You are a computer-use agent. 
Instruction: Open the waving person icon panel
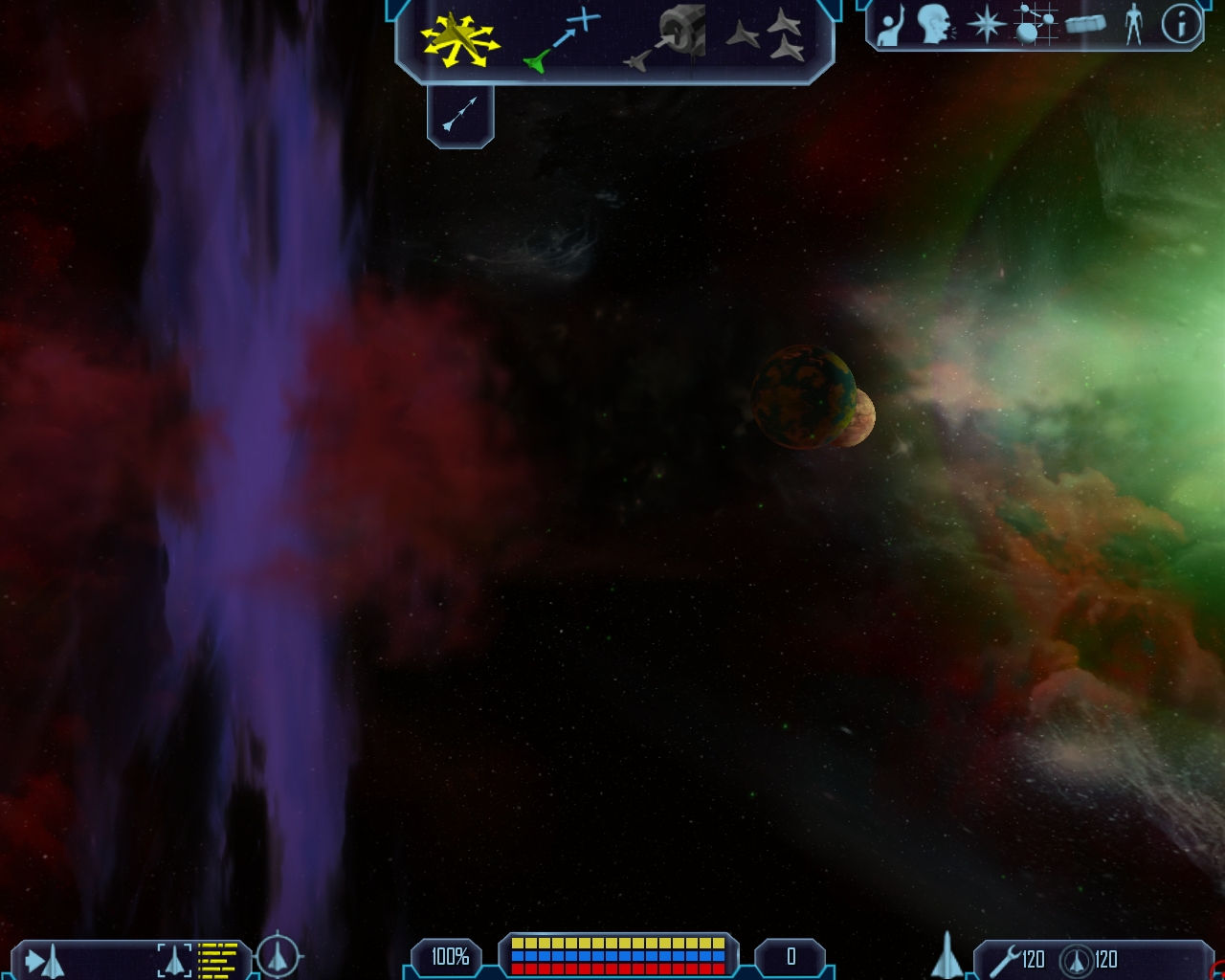click(x=891, y=25)
